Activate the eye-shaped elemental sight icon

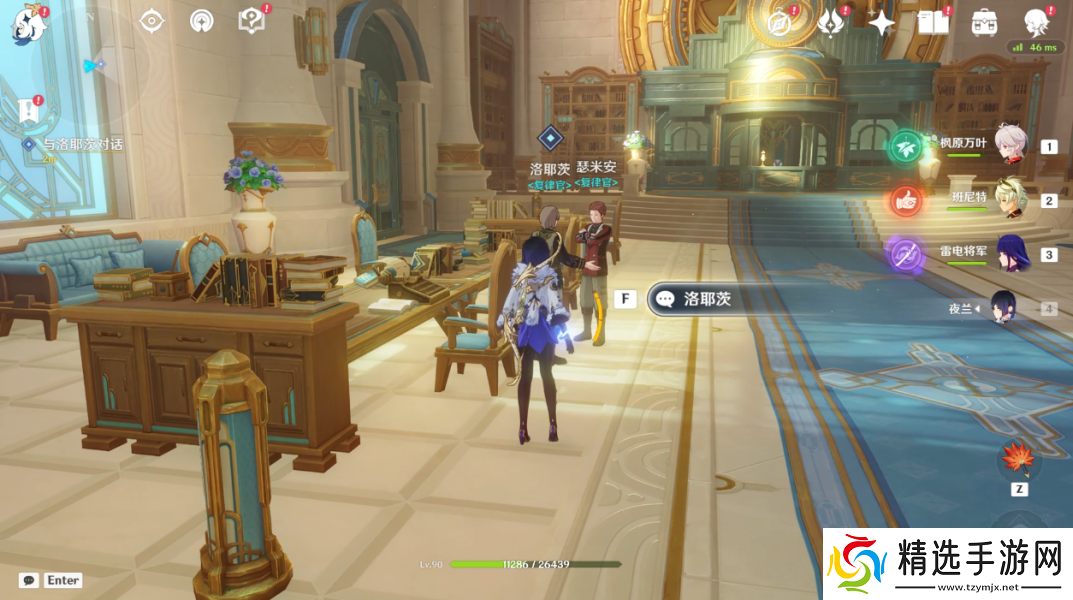tap(151, 21)
